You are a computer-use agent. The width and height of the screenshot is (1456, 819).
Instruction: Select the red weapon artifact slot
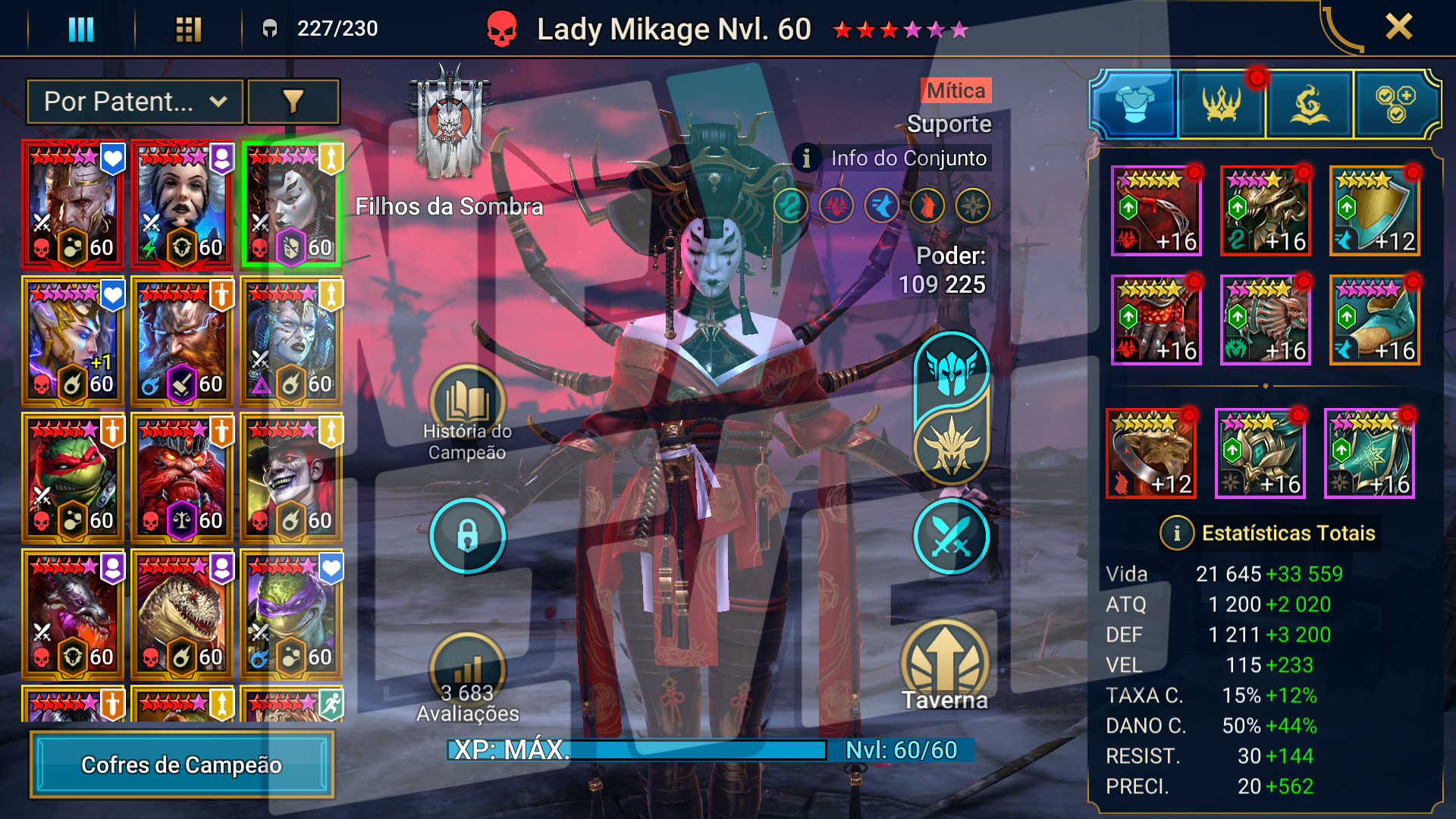point(1156,211)
